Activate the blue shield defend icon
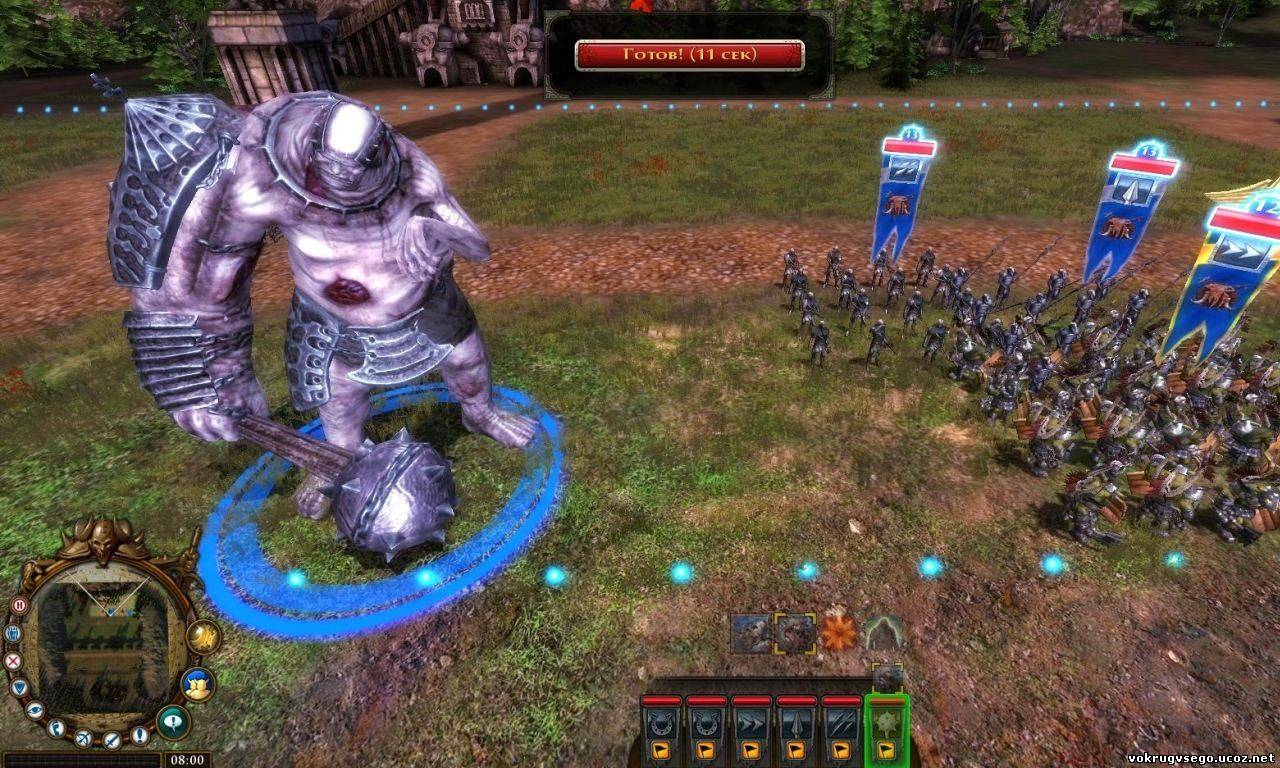Image resolution: width=1280 pixels, height=768 pixels. [x=19, y=688]
